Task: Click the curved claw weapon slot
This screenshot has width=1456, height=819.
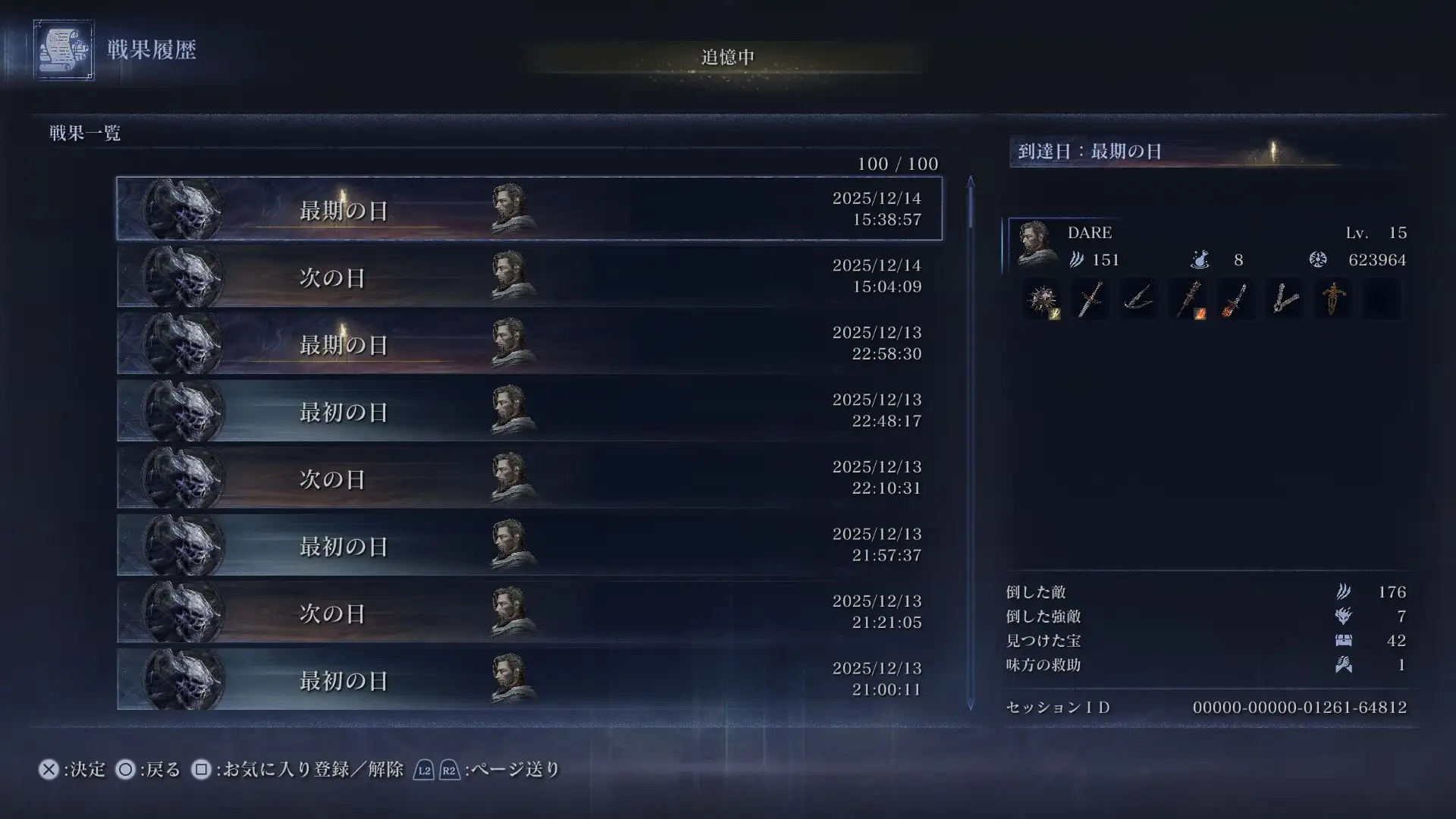Action: 1139,300
